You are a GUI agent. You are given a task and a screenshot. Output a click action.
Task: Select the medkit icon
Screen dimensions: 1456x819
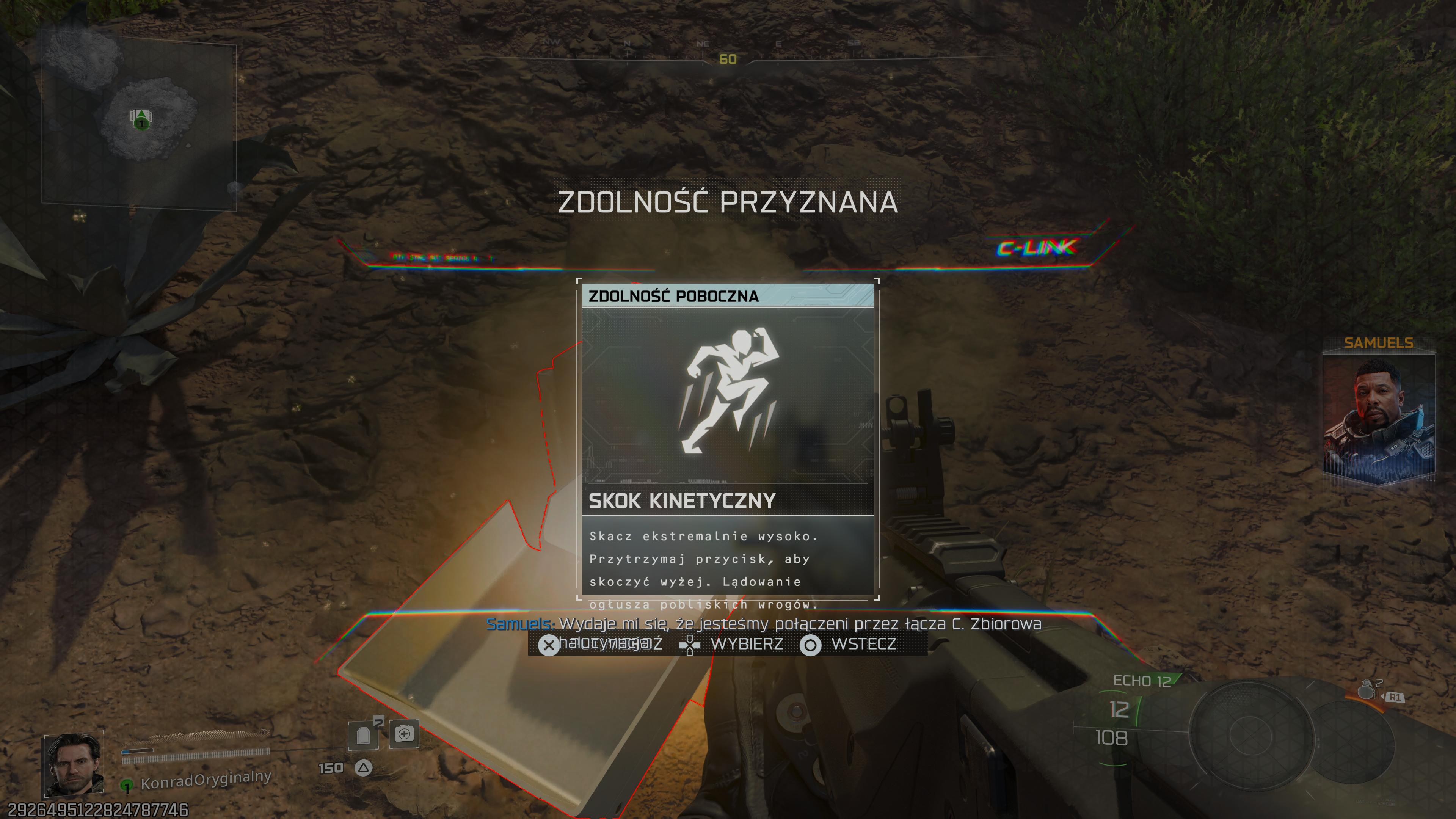click(x=404, y=734)
